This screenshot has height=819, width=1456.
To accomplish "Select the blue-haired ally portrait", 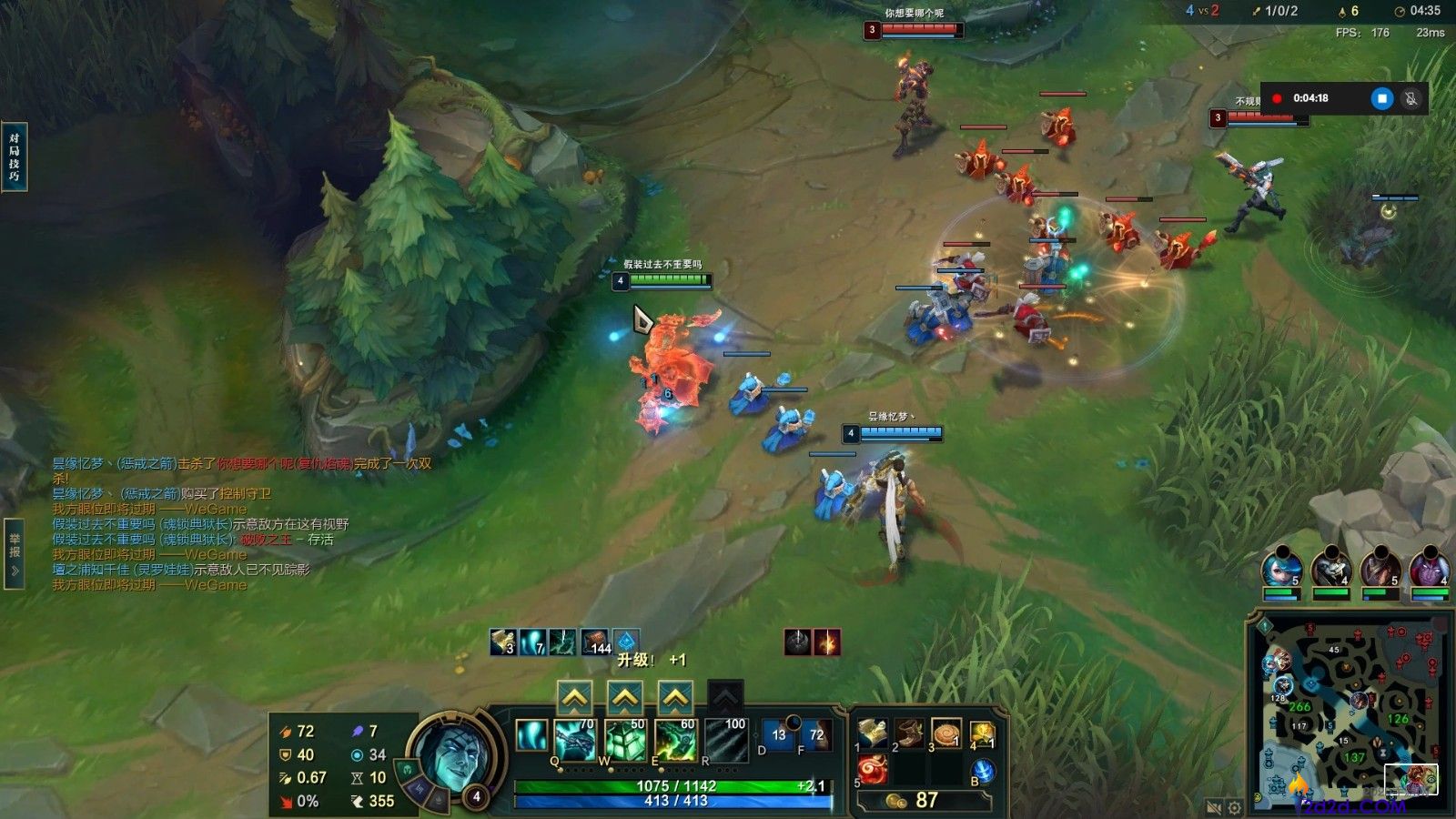I will point(1281,568).
